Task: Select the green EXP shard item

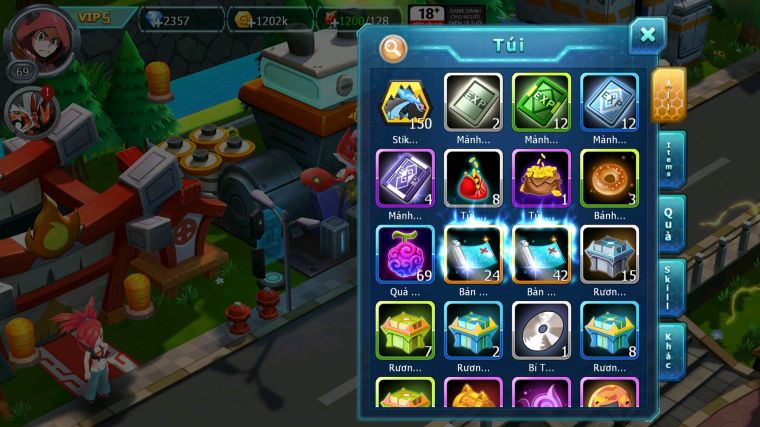Action: [x=541, y=102]
